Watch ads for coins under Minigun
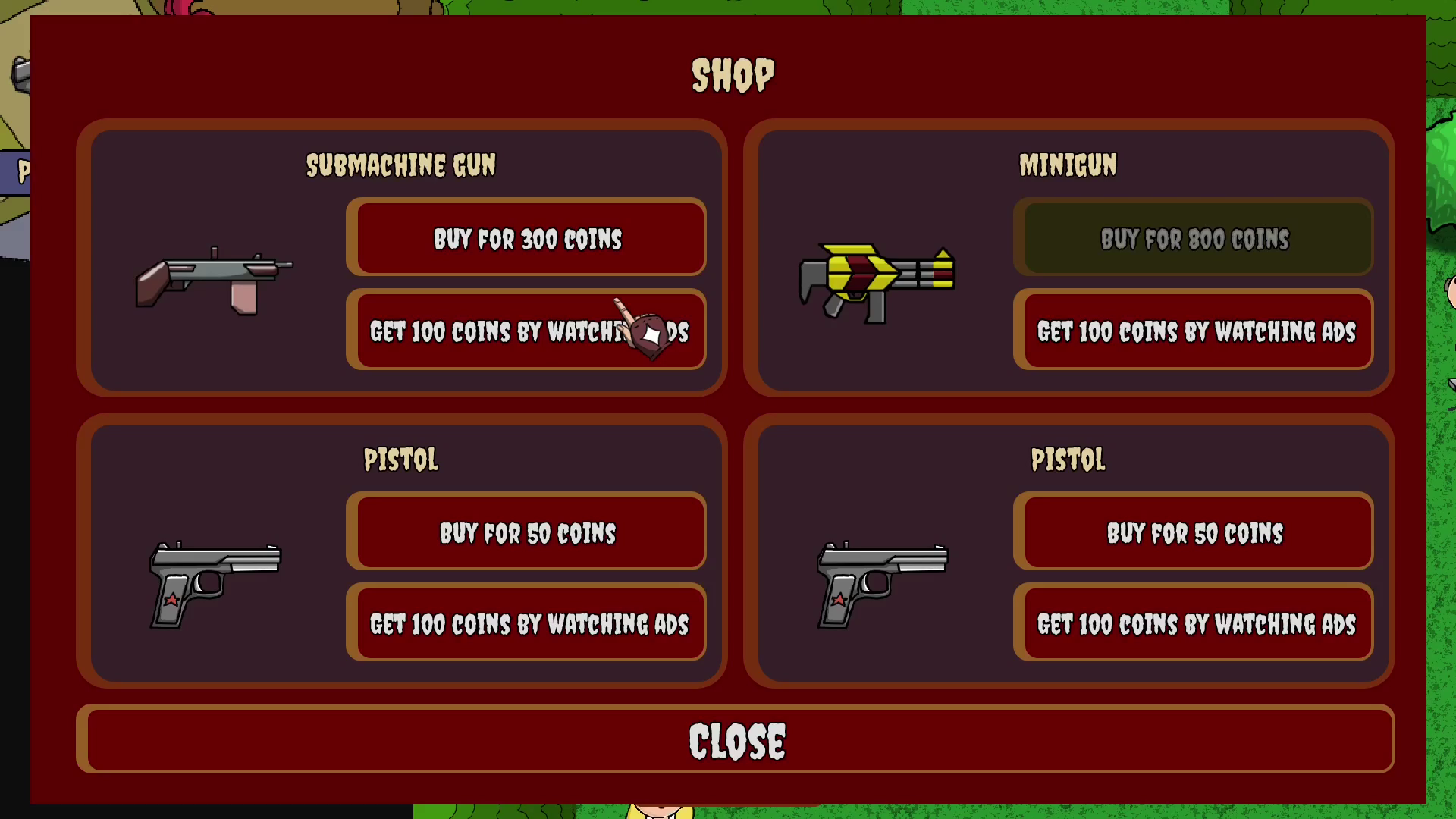The image size is (1456, 819). click(1195, 331)
